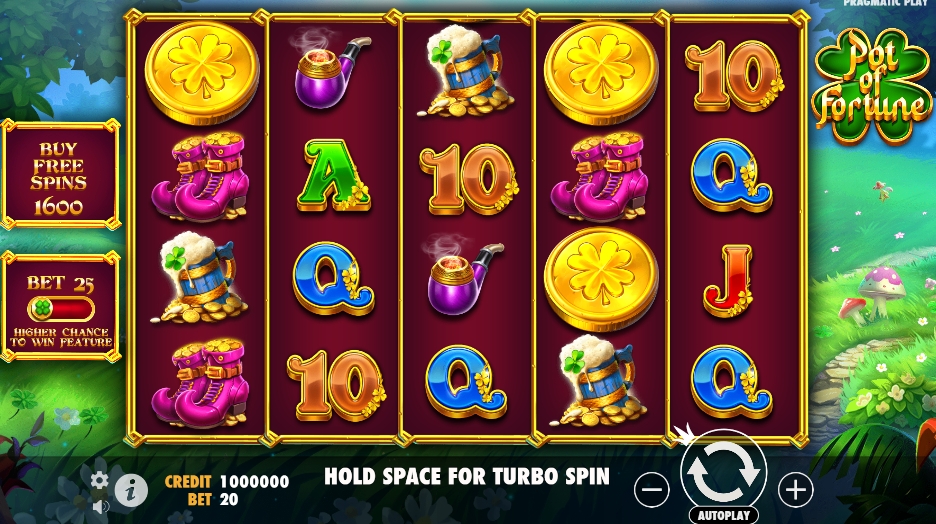936x524 pixels.
Task: Mute sound with the speaker icon
Action: pos(100,506)
